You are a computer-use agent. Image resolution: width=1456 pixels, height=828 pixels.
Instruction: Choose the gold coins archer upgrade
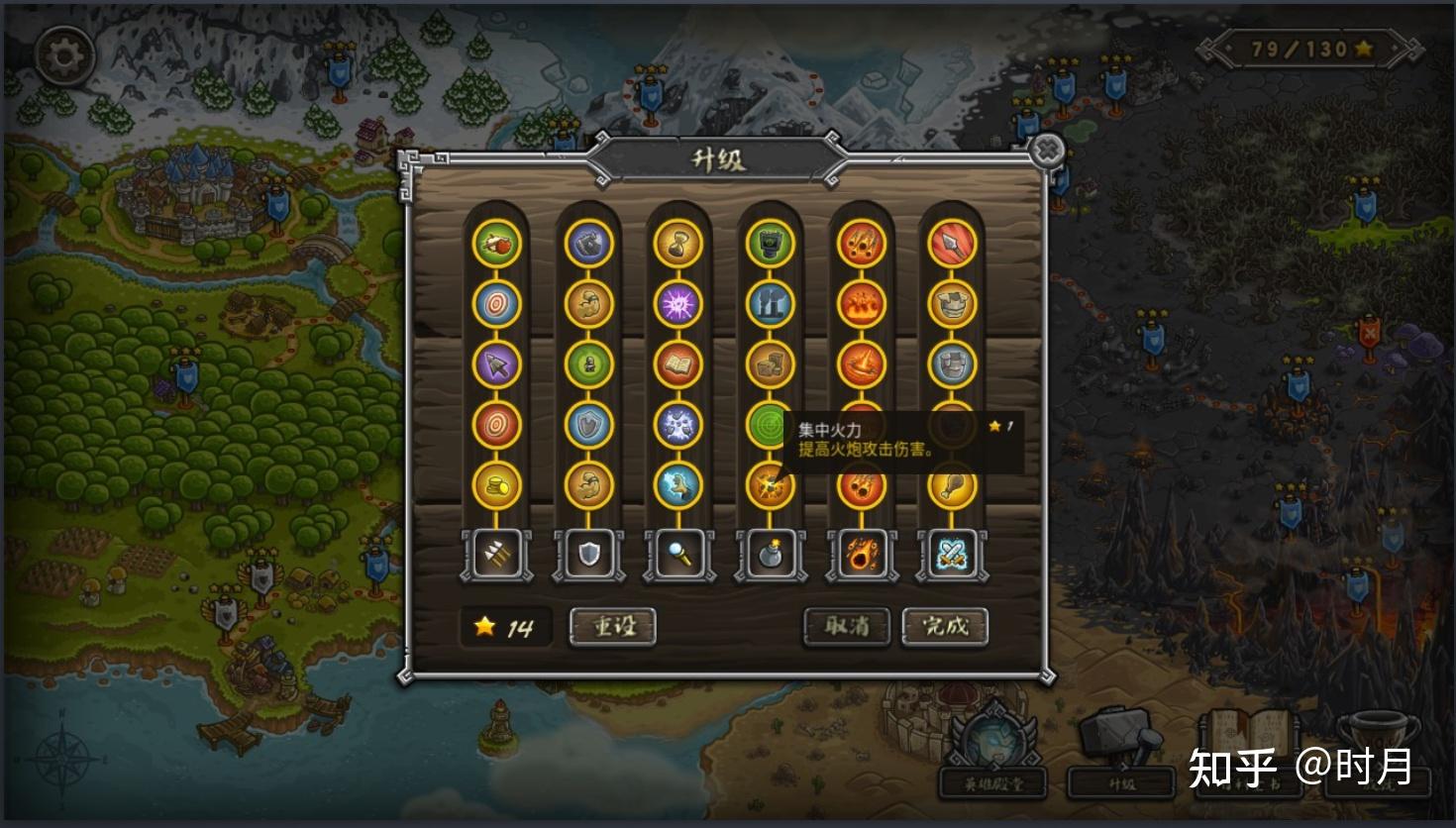click(x=496, y=485)
